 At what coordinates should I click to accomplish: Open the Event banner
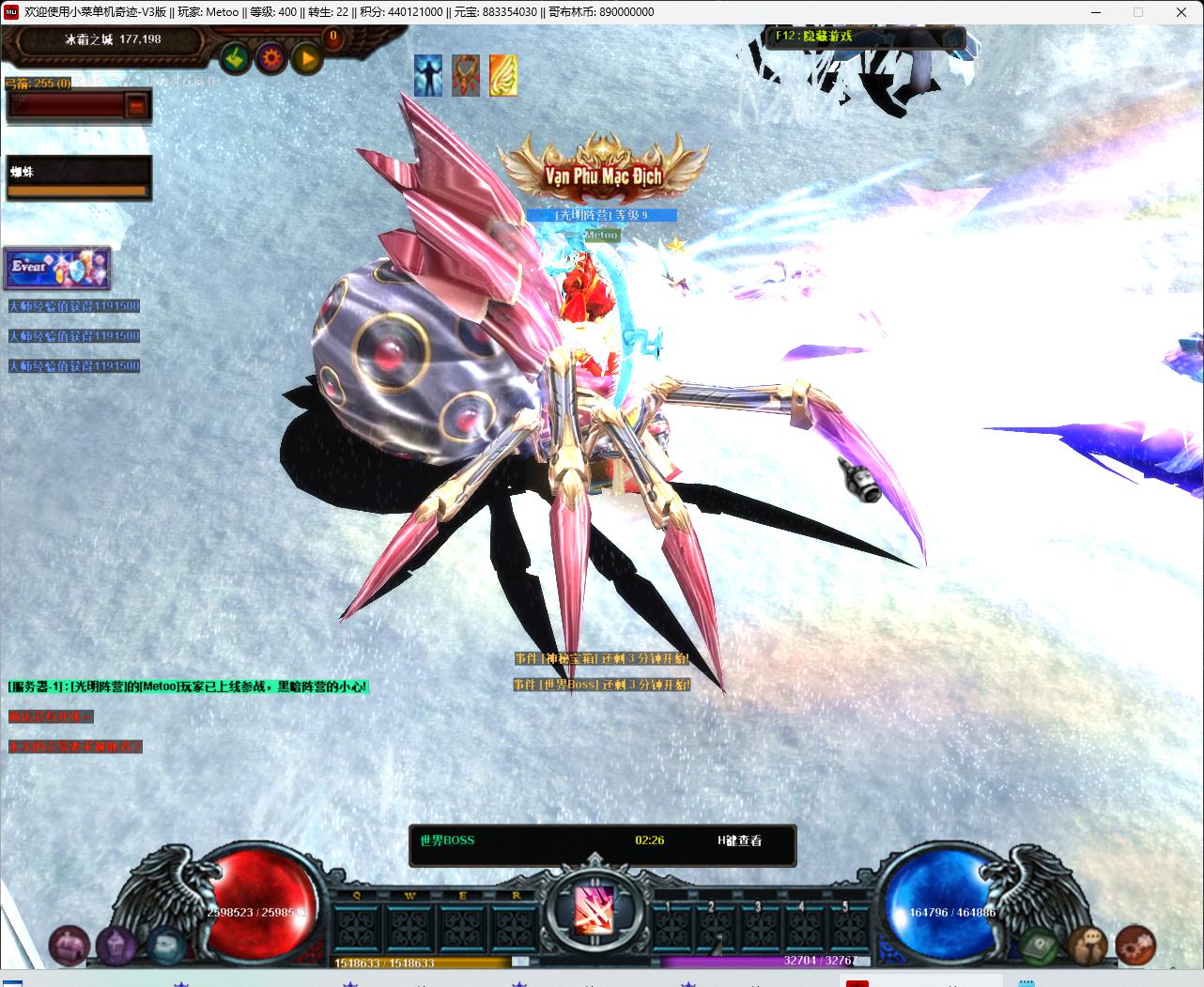(57, 268)
